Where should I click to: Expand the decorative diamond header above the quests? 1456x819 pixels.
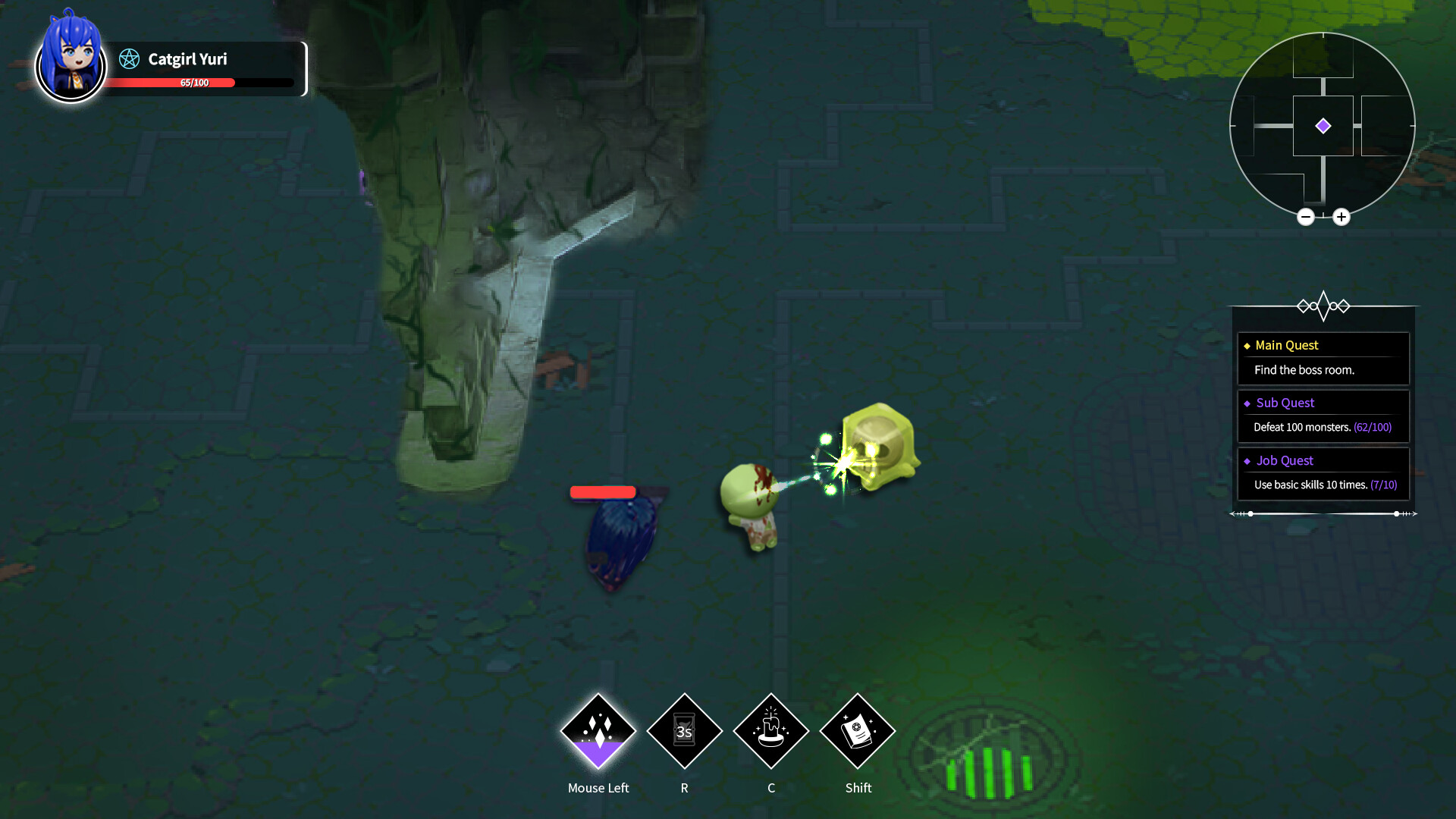point(1324,306)
